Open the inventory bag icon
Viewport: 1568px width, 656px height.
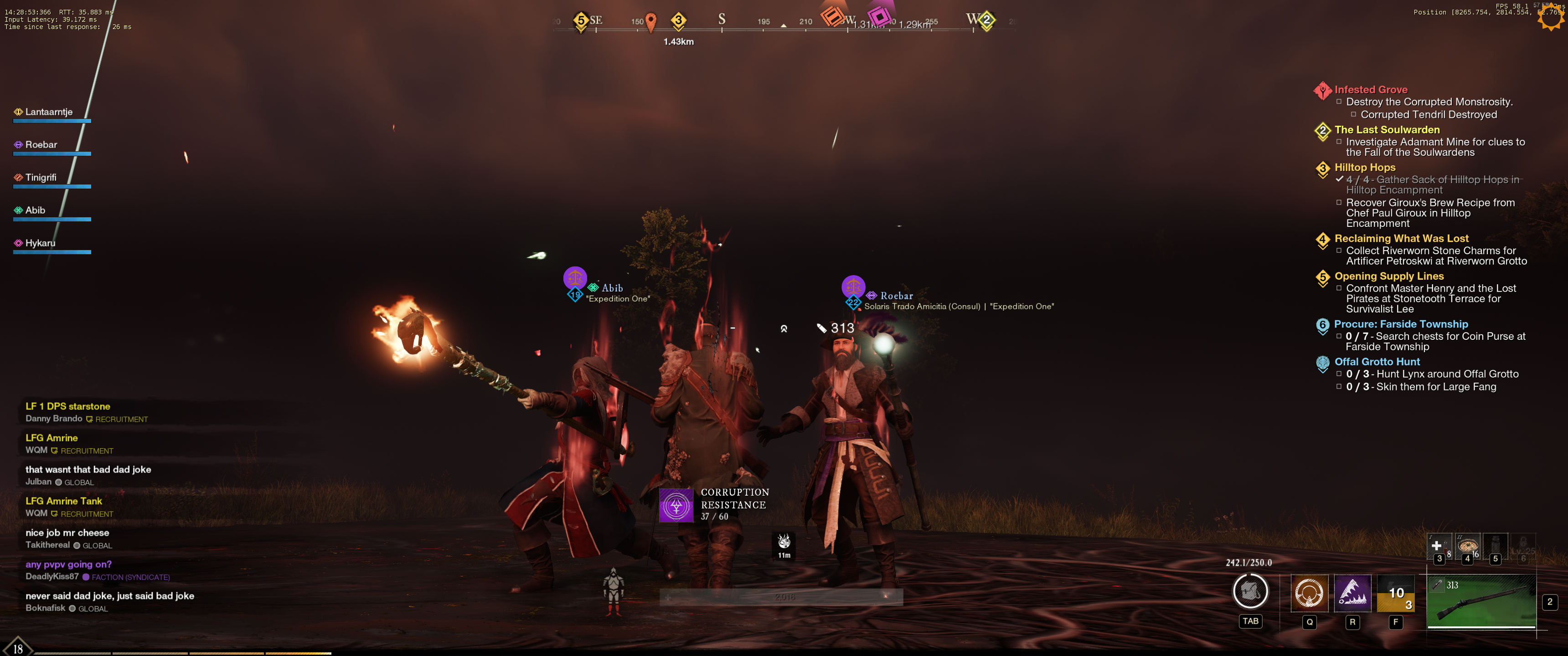1250,591
